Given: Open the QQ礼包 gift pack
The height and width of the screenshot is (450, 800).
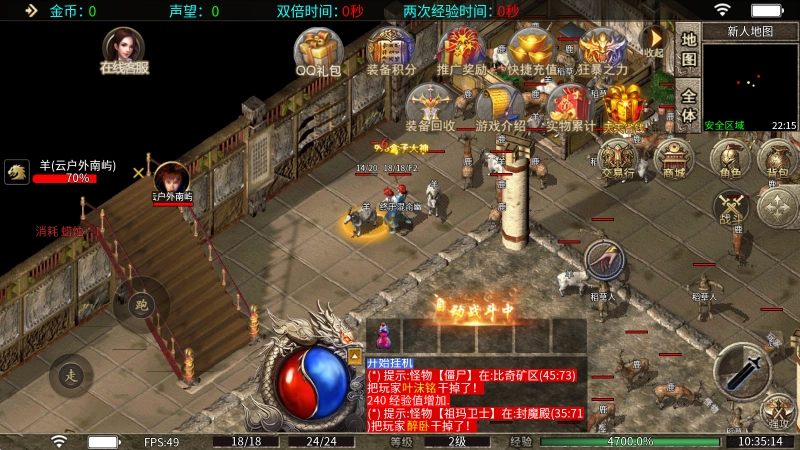Looking at the screenshot, I should click(x=318, y=50).
